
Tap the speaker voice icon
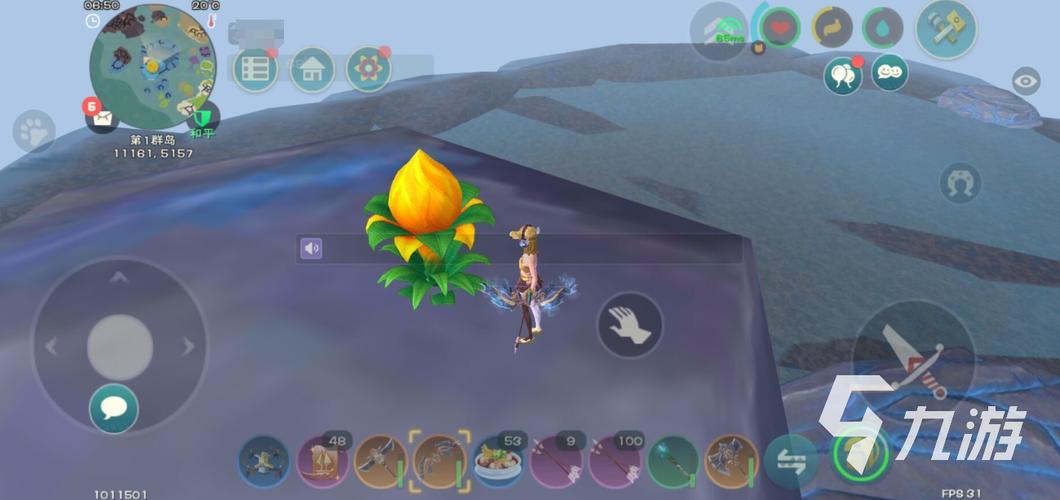click(x=312, y=248)
